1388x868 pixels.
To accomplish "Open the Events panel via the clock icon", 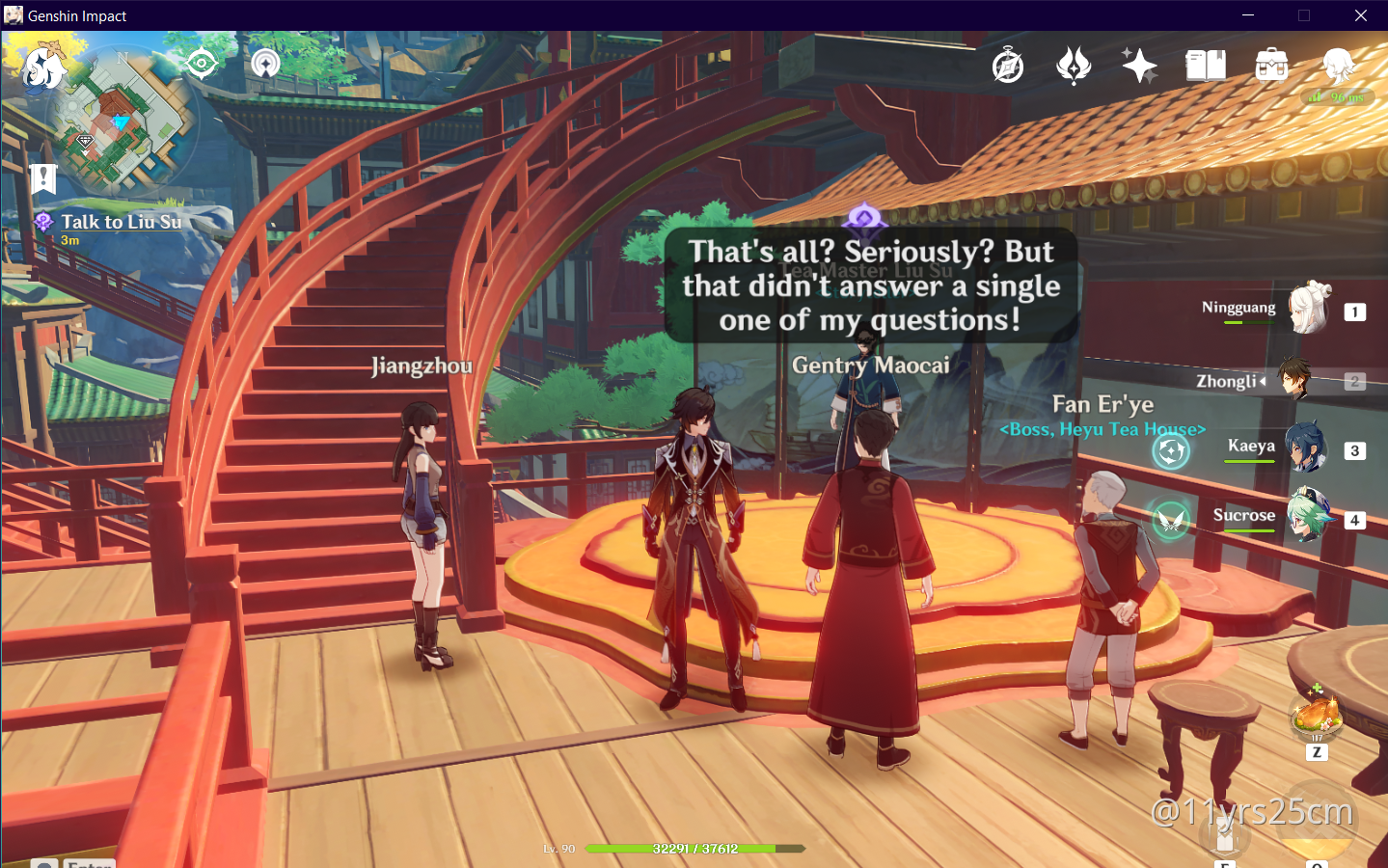I will click(1007, 65).
